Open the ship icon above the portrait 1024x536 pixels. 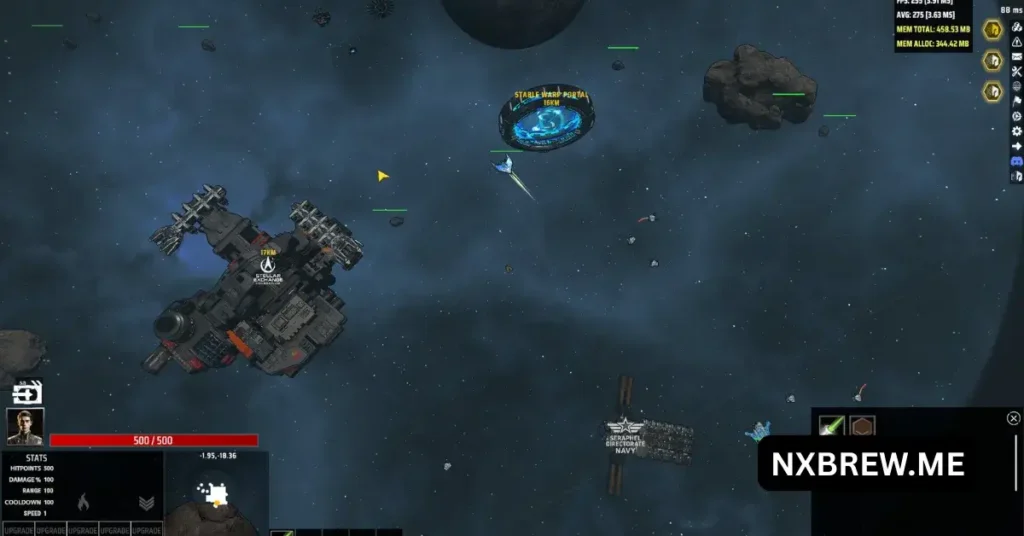[28, 393]
